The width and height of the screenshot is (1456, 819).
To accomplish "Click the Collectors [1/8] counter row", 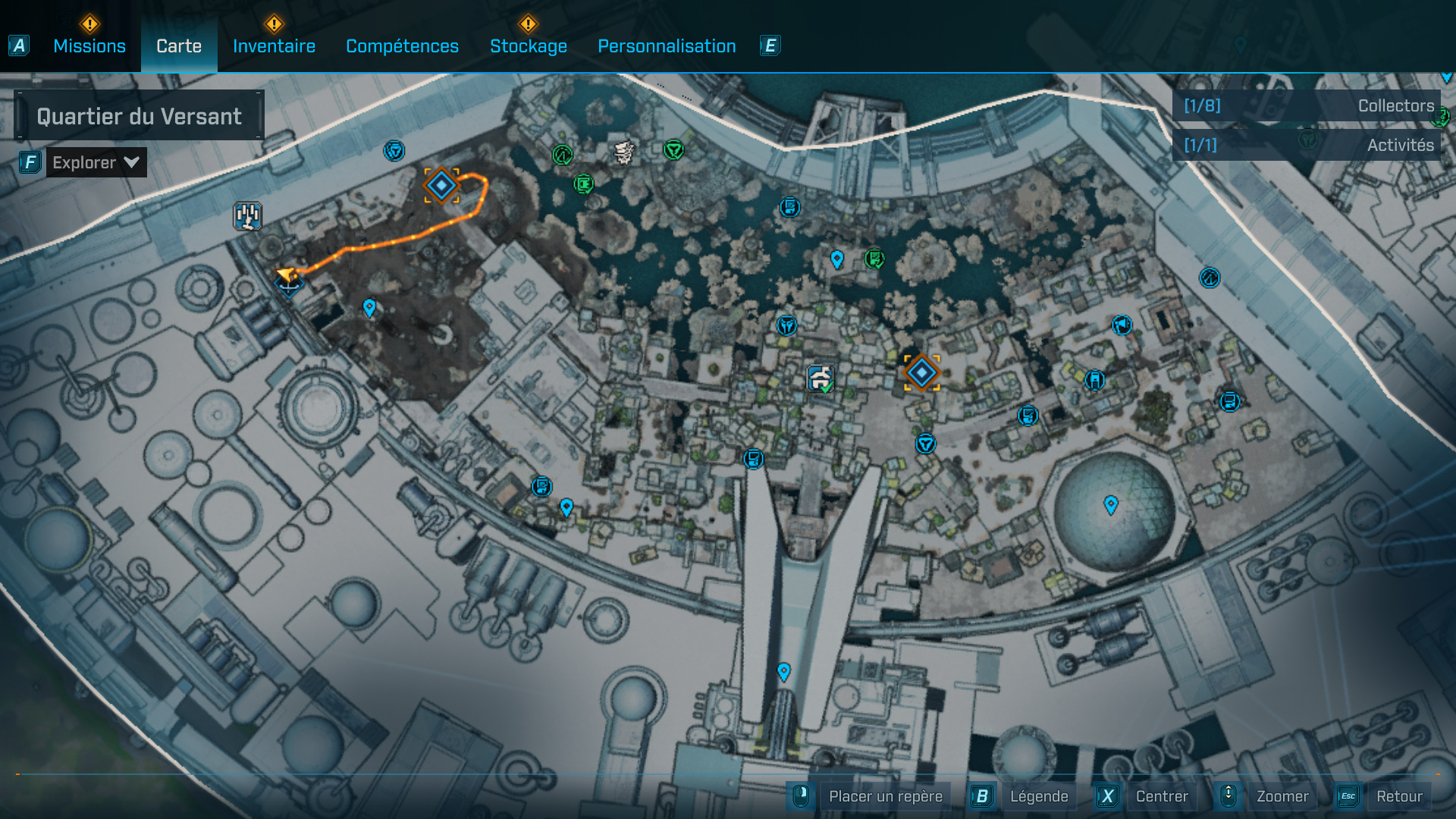I will click(x=1308, y=106).
